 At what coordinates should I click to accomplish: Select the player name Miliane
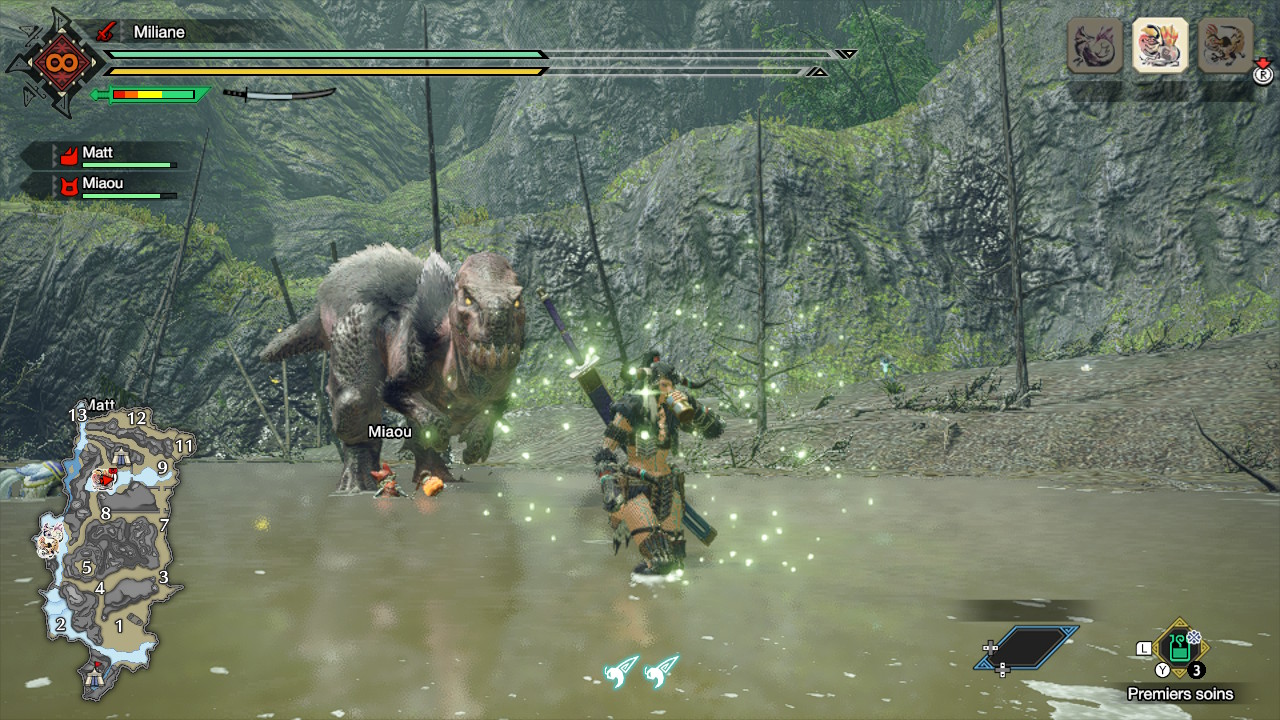[x=159, y=32]
